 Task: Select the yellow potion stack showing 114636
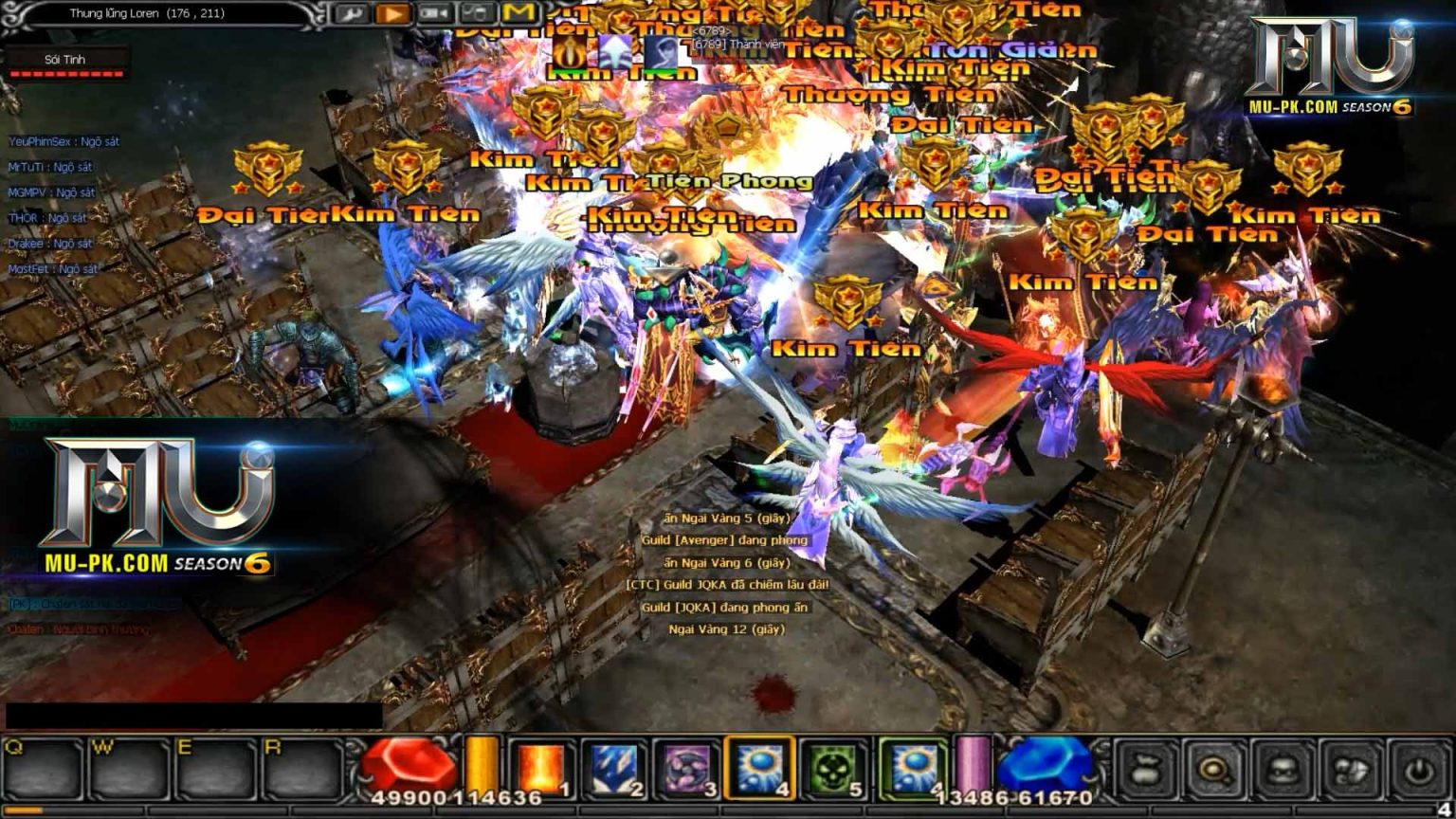point(481,763)
